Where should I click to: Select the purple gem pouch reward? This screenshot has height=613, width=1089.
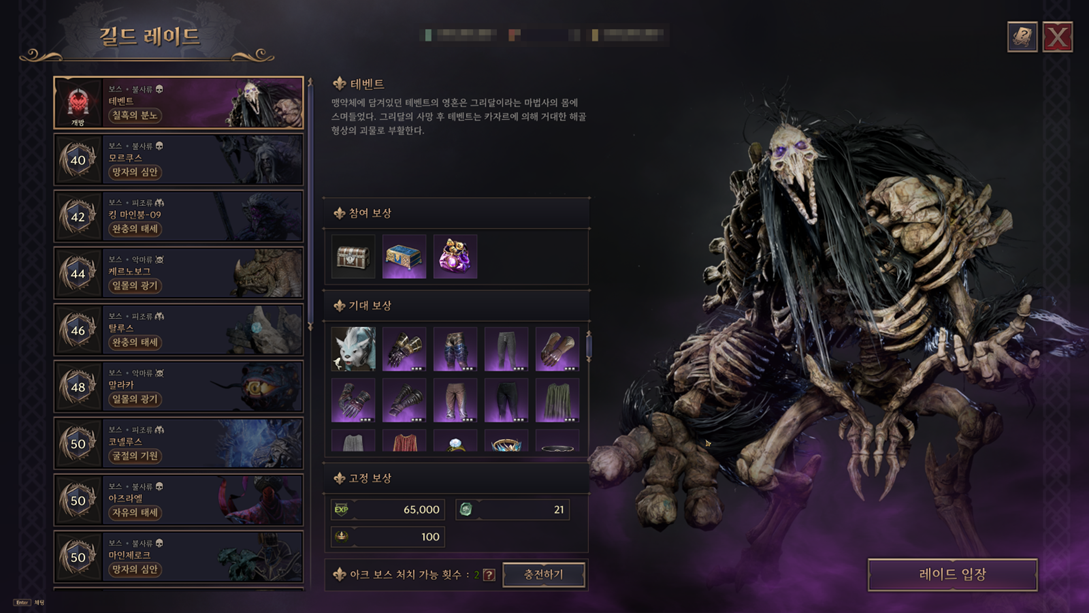(x=455, y=257)
